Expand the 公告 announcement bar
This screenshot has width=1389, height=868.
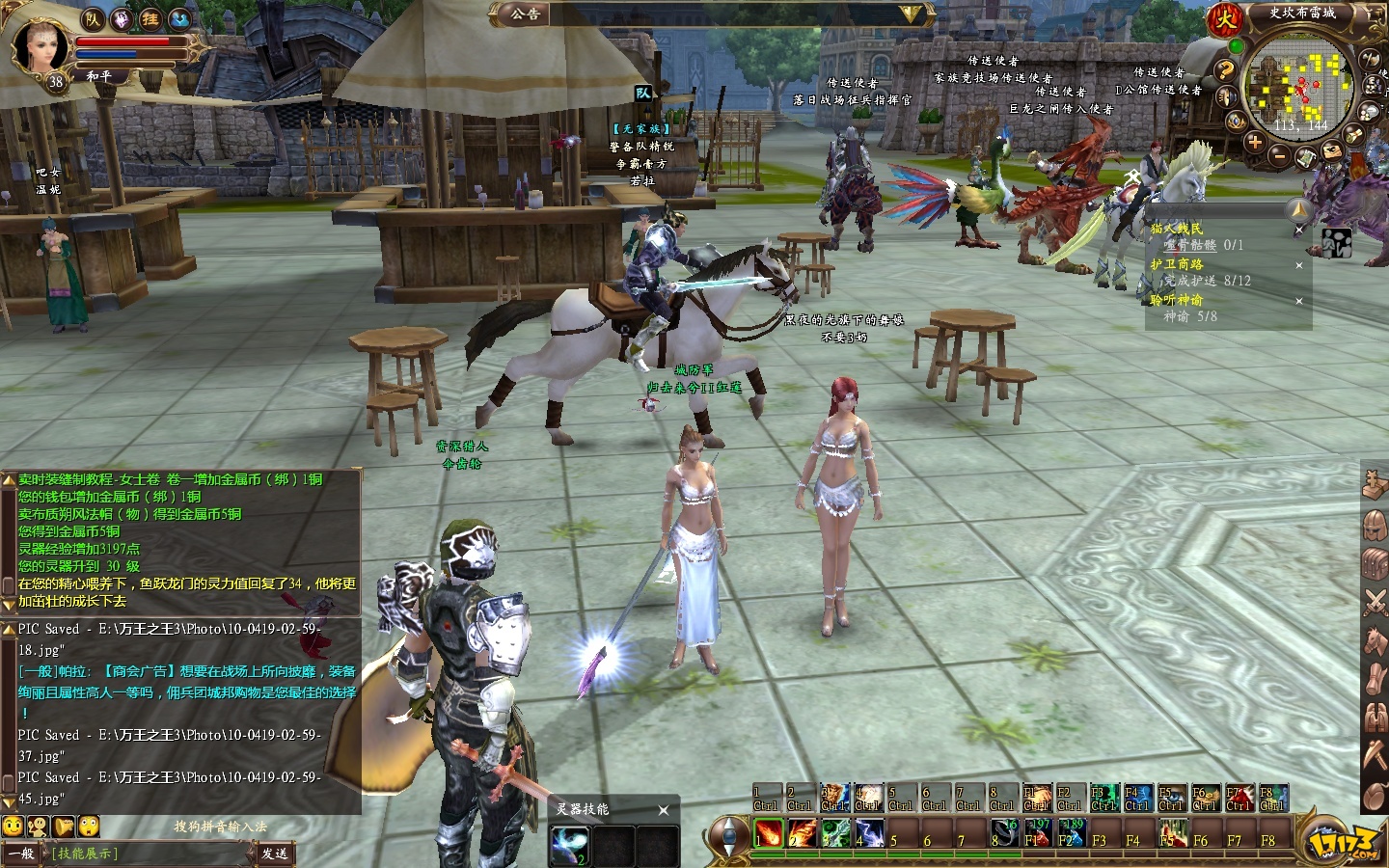(x=911, y=14)
